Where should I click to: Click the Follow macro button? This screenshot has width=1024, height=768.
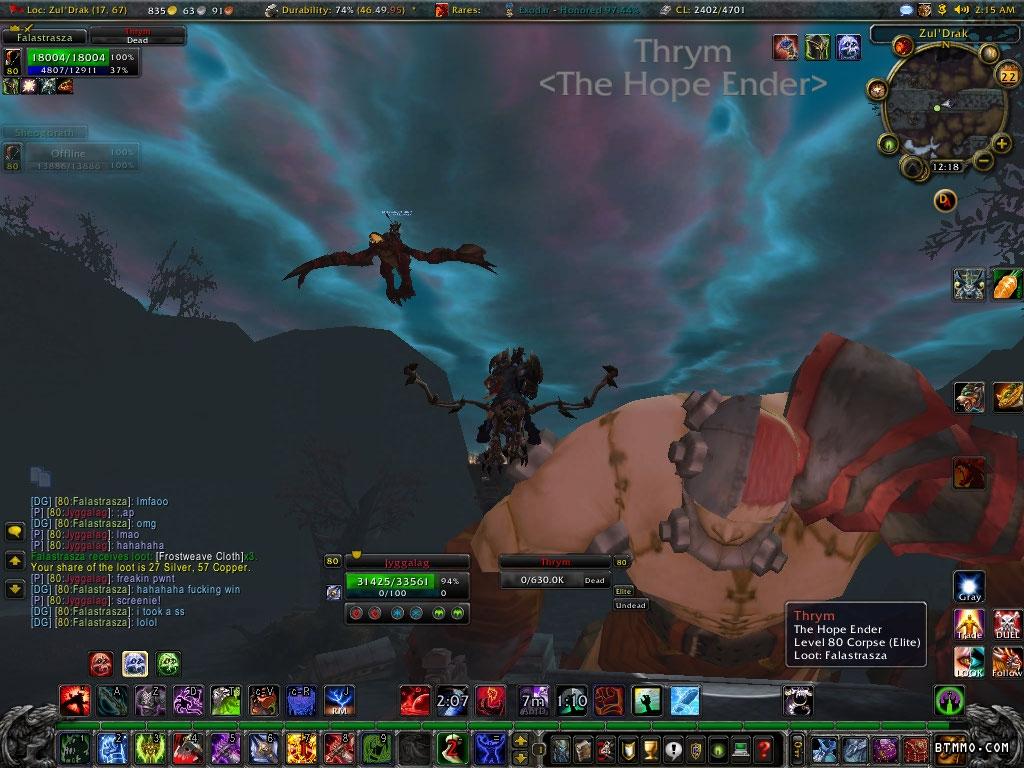[1007, 661]
